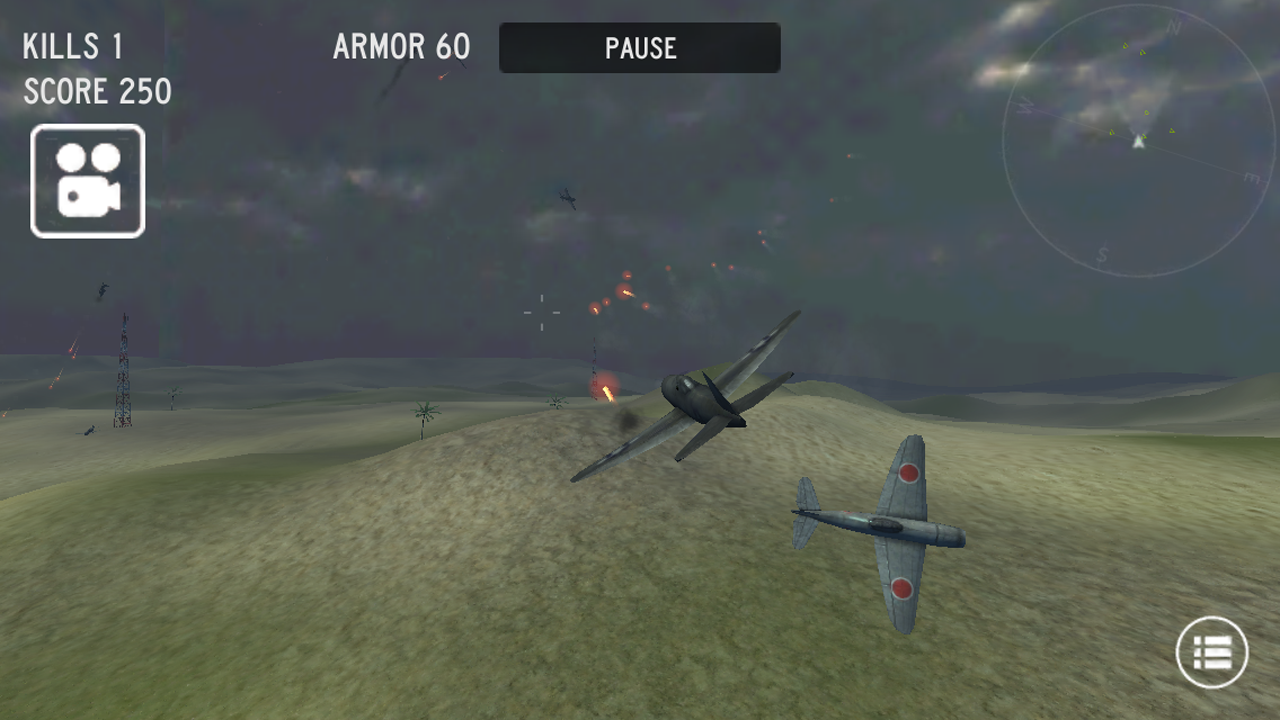Click the radio tower on the left hillside

[x=122, y=380]
